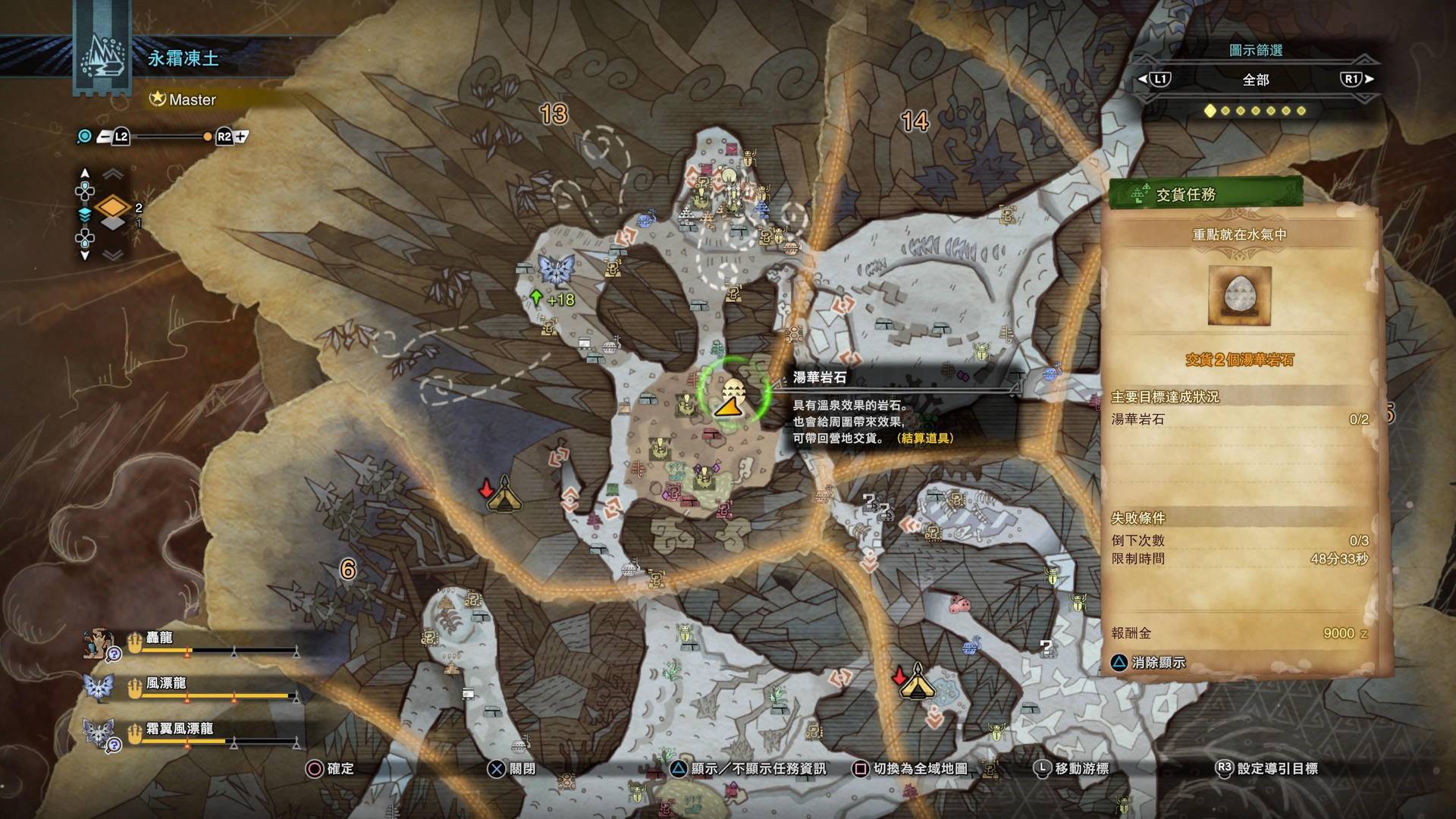
Task: Click the map zoom slider
Action: (x=163, y=137)
